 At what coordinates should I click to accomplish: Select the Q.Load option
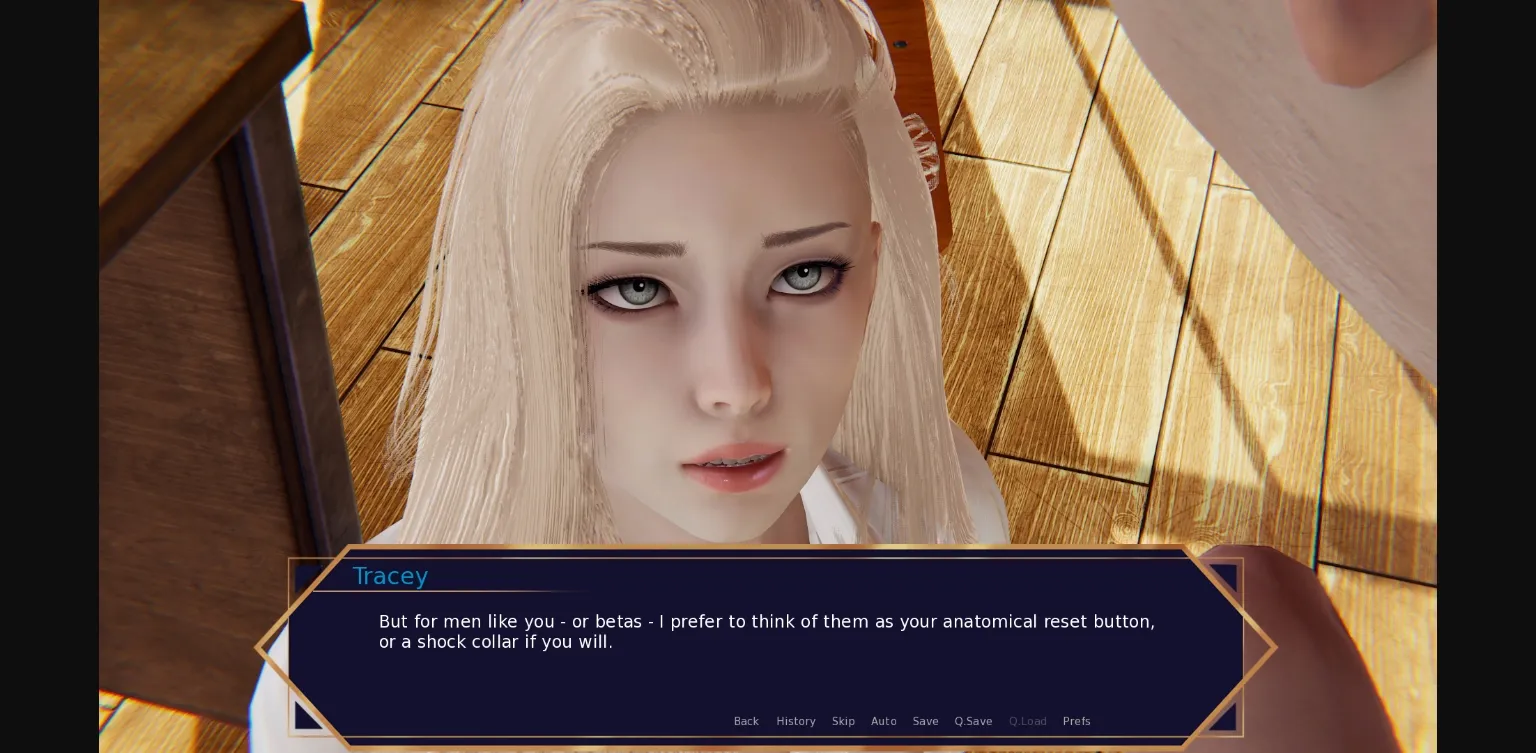(x=1028, y=721)
